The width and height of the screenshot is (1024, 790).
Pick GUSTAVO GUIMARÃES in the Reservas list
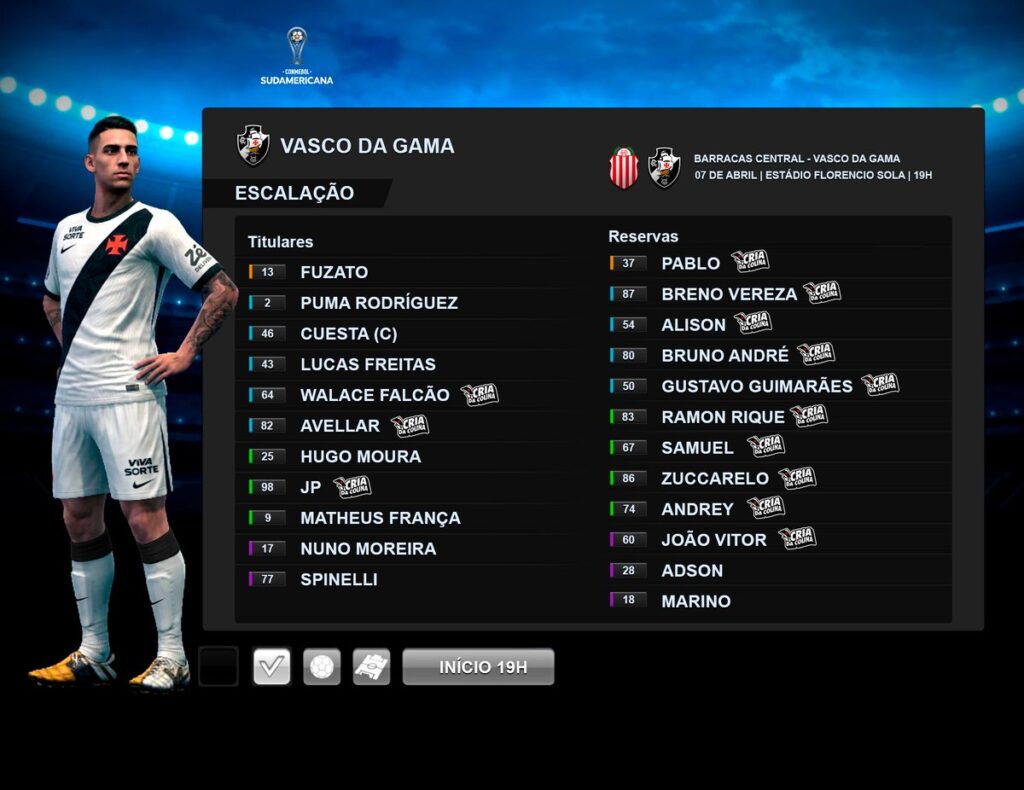[x=757, y=386]
